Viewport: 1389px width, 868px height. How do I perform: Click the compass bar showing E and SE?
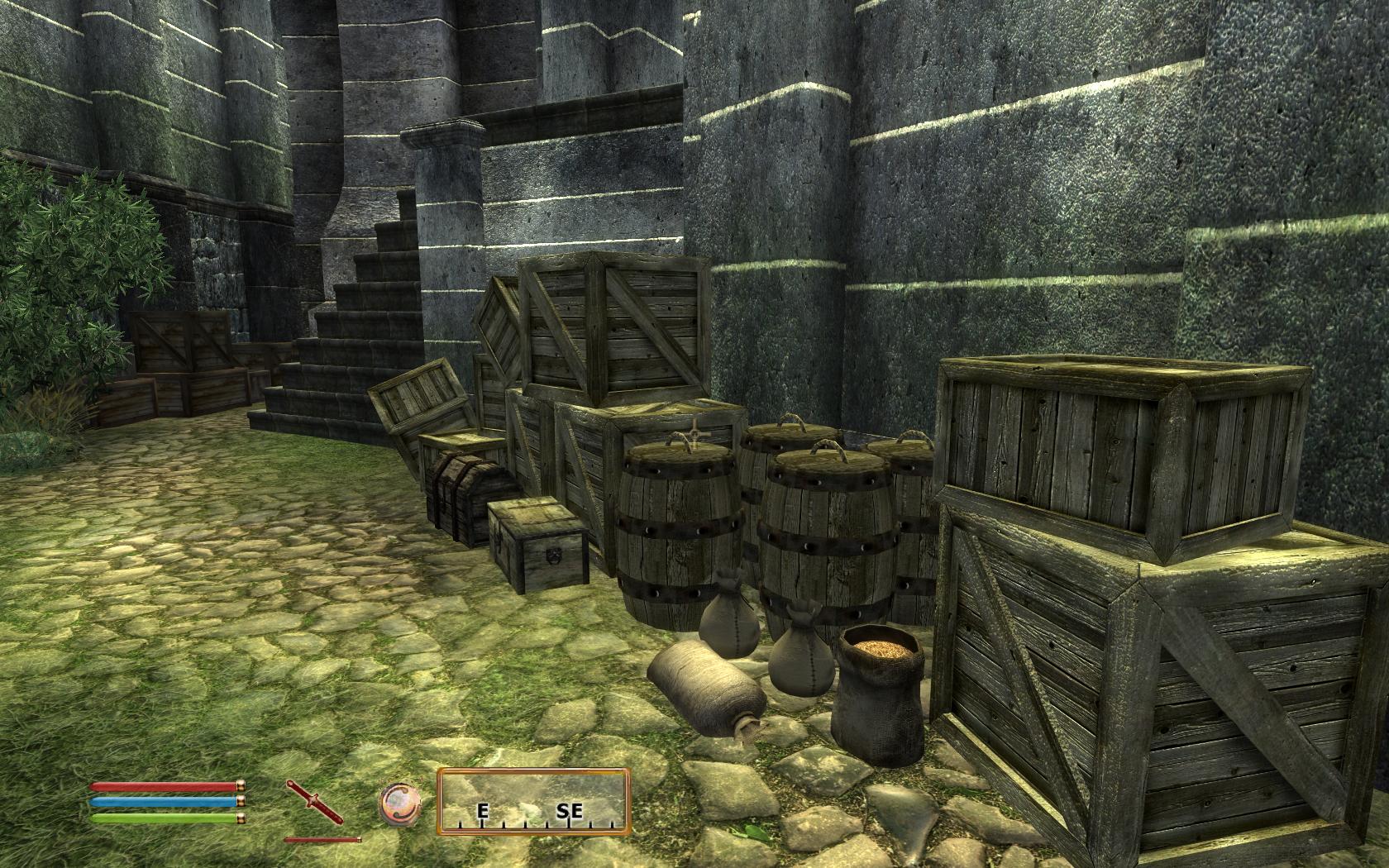pos(533,800)
